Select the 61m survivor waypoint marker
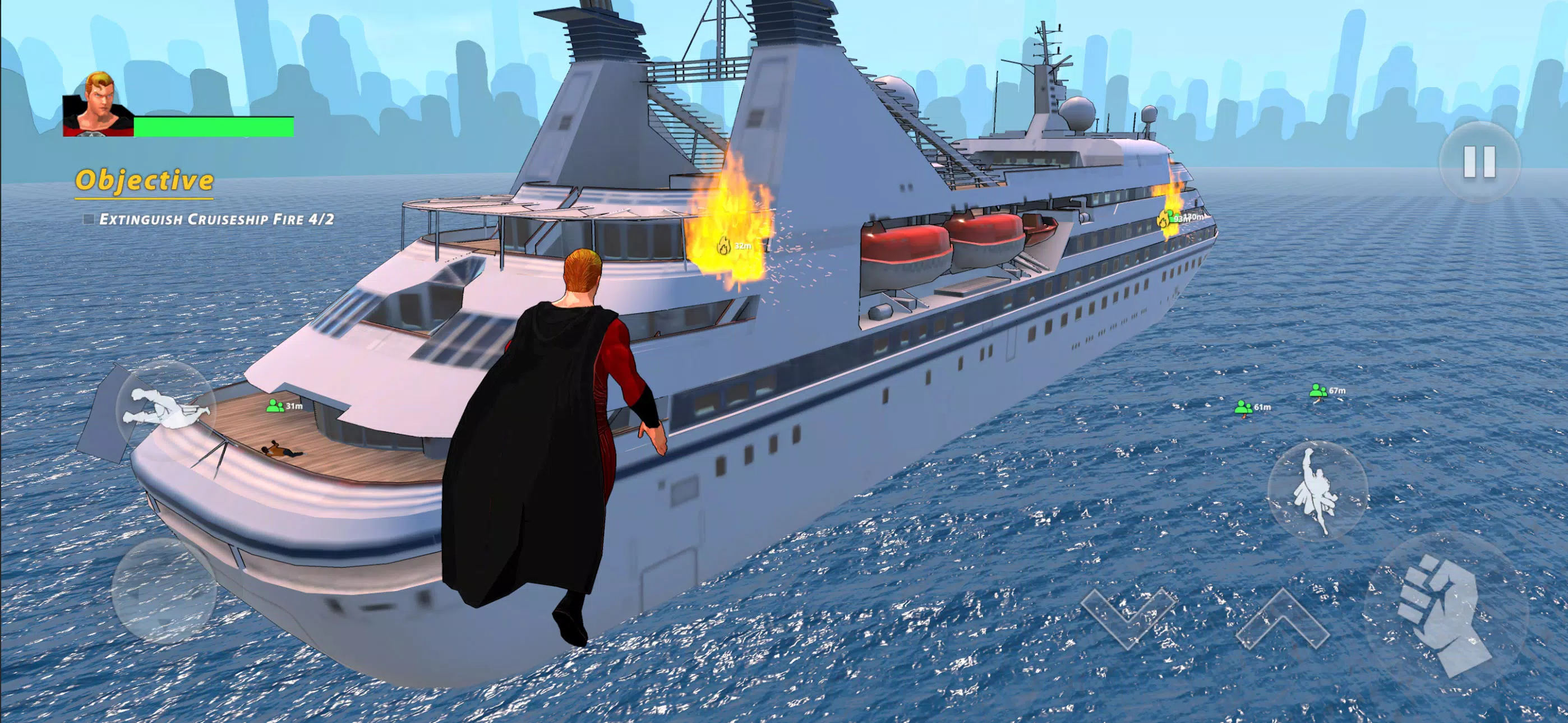The width and height of the screenshot is (1568, 723). 1243,407
